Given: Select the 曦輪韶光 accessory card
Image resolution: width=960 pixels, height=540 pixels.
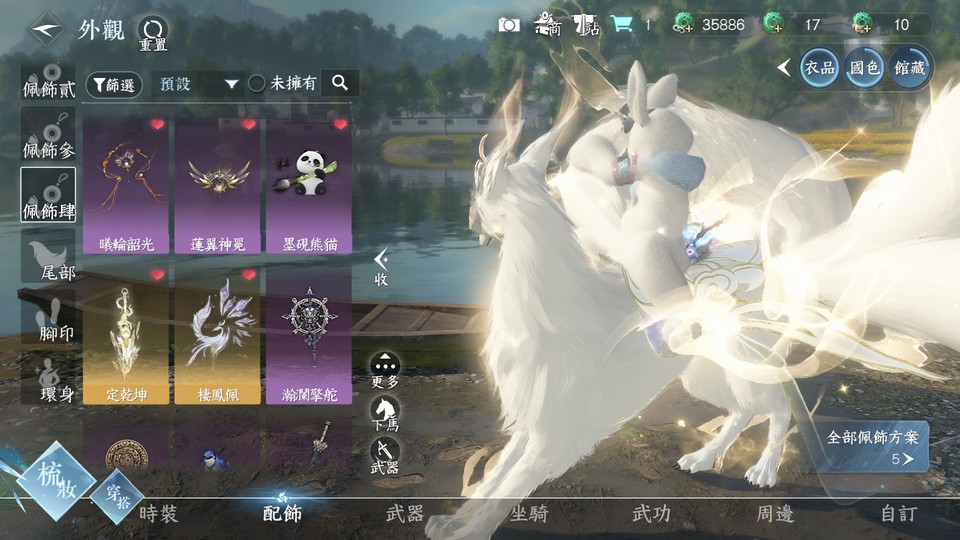Looking at the screenshot, I should pos(128,184).
